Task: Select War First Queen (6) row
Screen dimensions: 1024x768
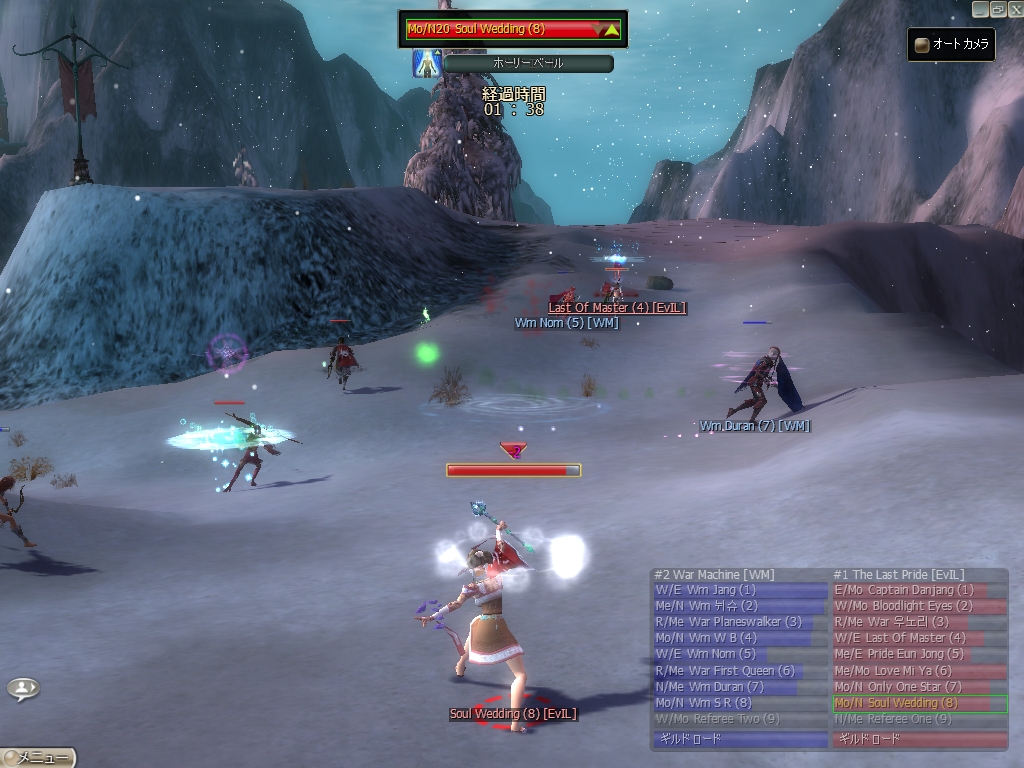Action: pyautogui.click(x=739, y=670)
